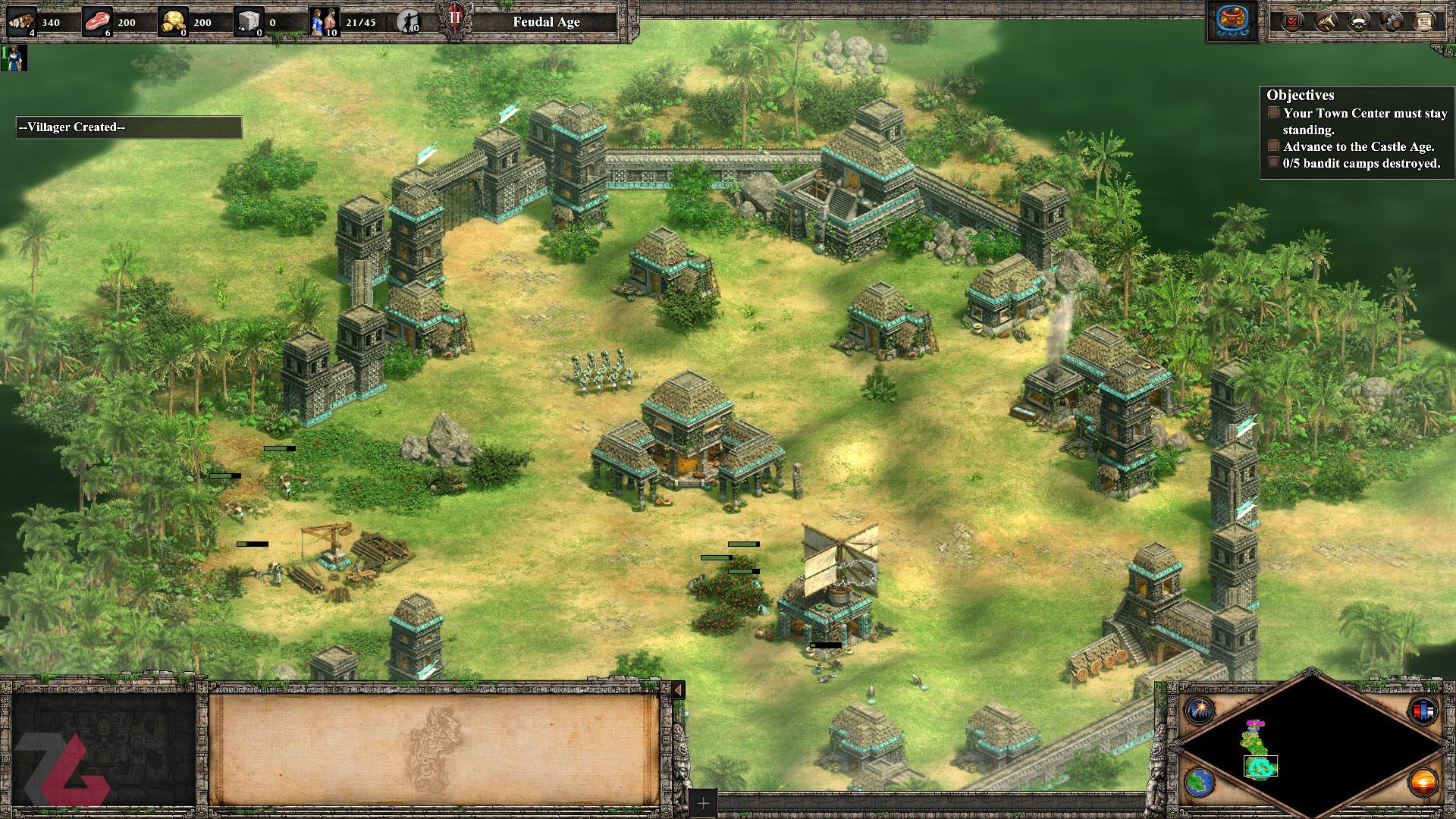Image resolution: width=1456 pixels, height=819 pixels.
Task: Click the sunset button beside minimap
Action: 1422,783
